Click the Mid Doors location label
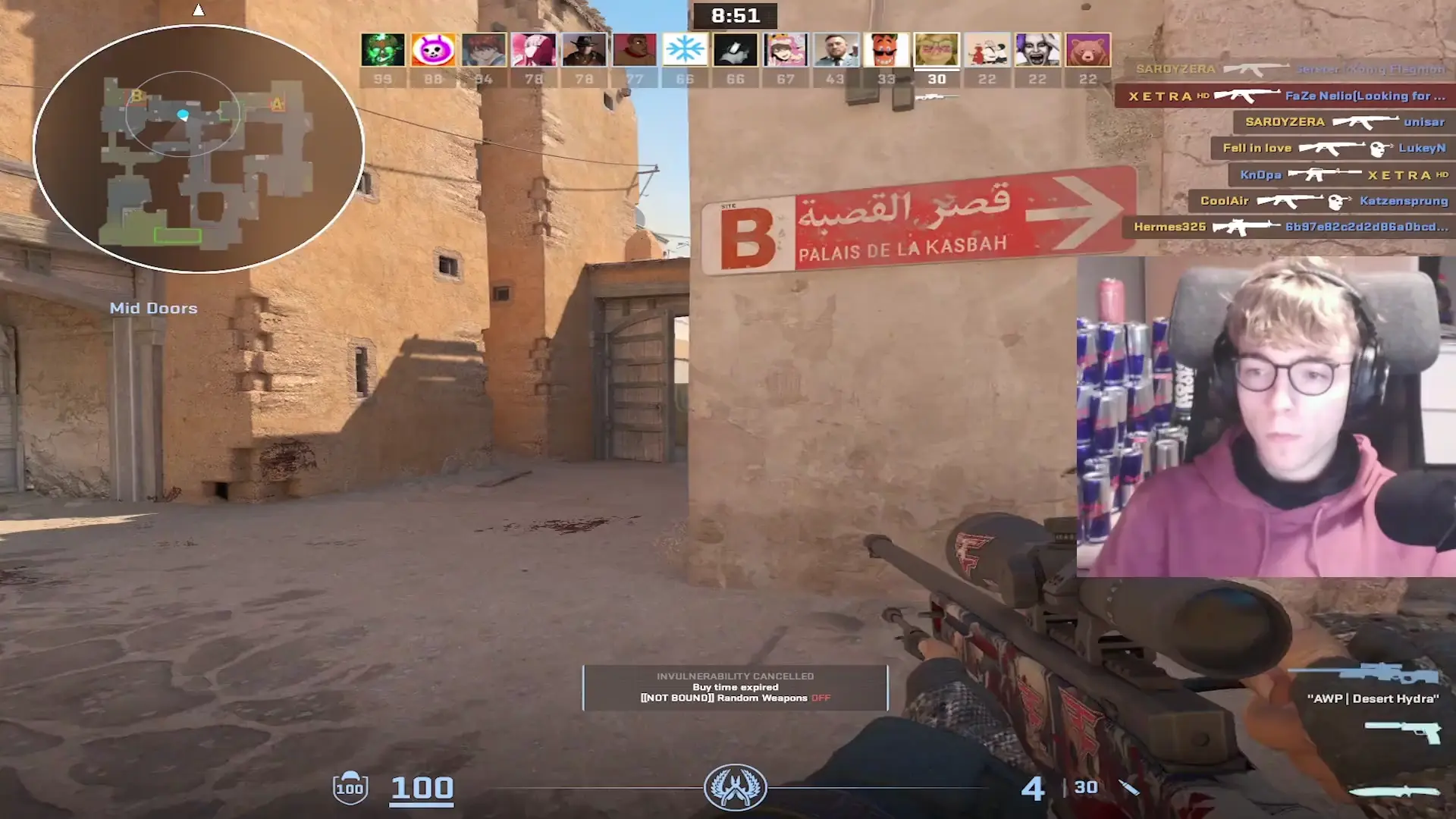 click(154, 308)
